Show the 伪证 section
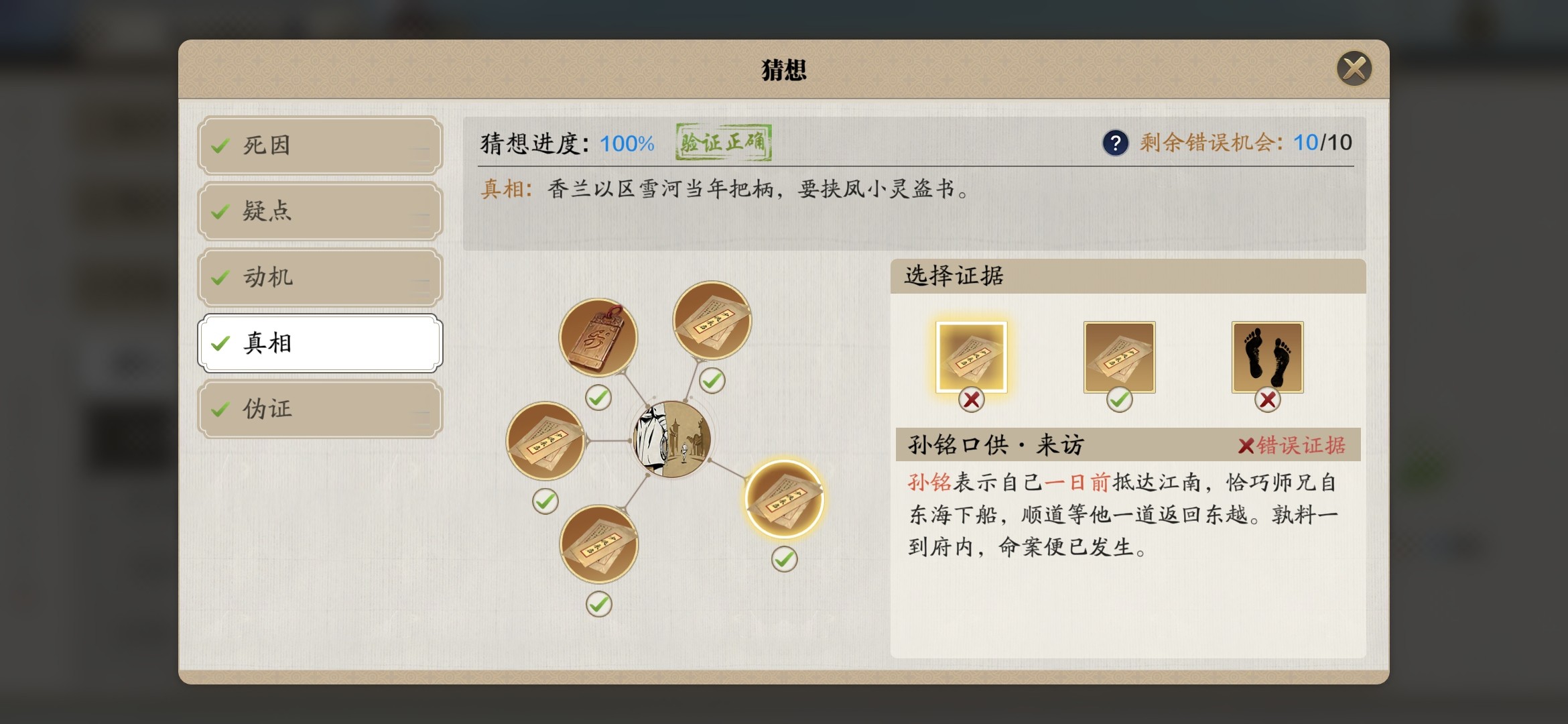 pyautogui.click(x=320, y=408)
